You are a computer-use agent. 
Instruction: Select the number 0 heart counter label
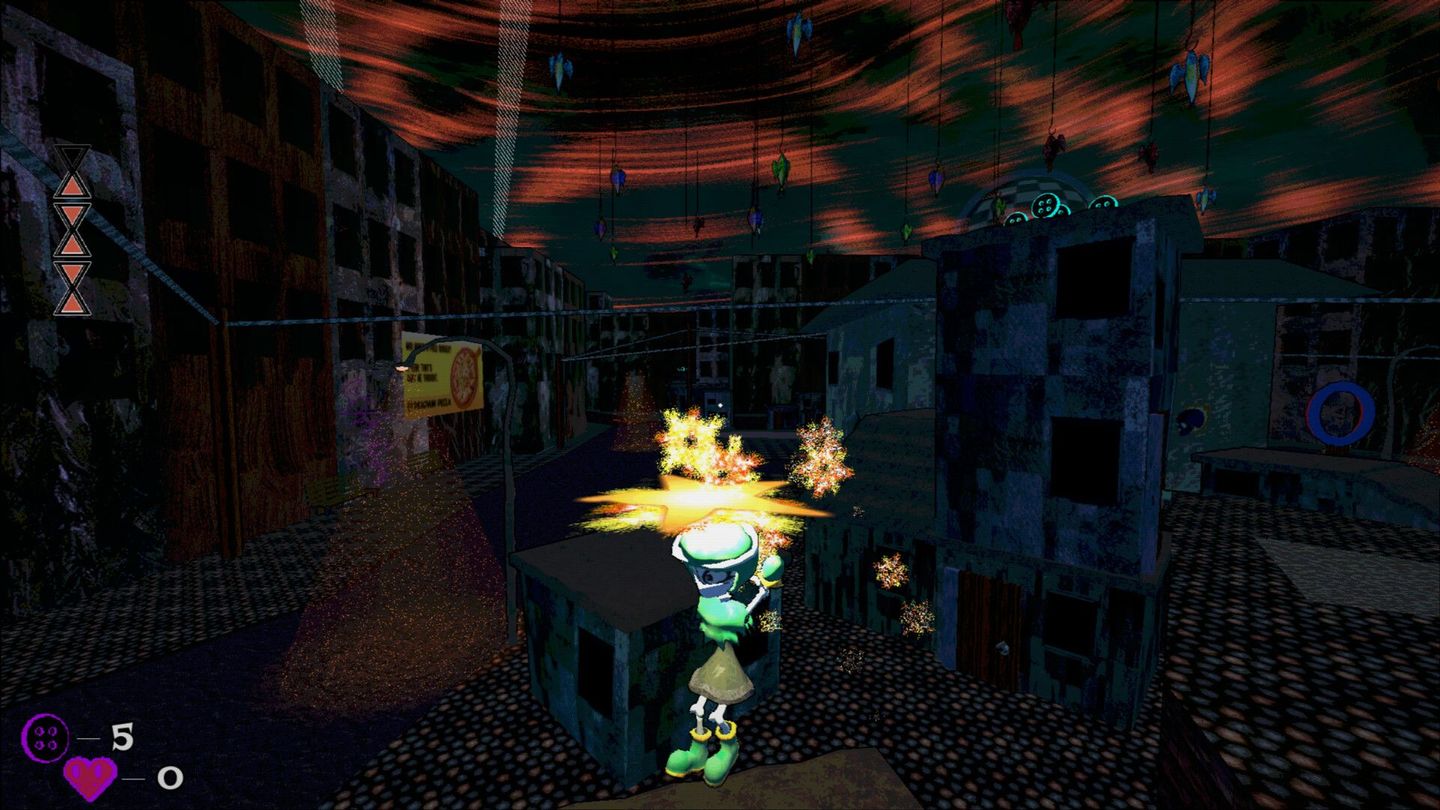click(170, 780)
